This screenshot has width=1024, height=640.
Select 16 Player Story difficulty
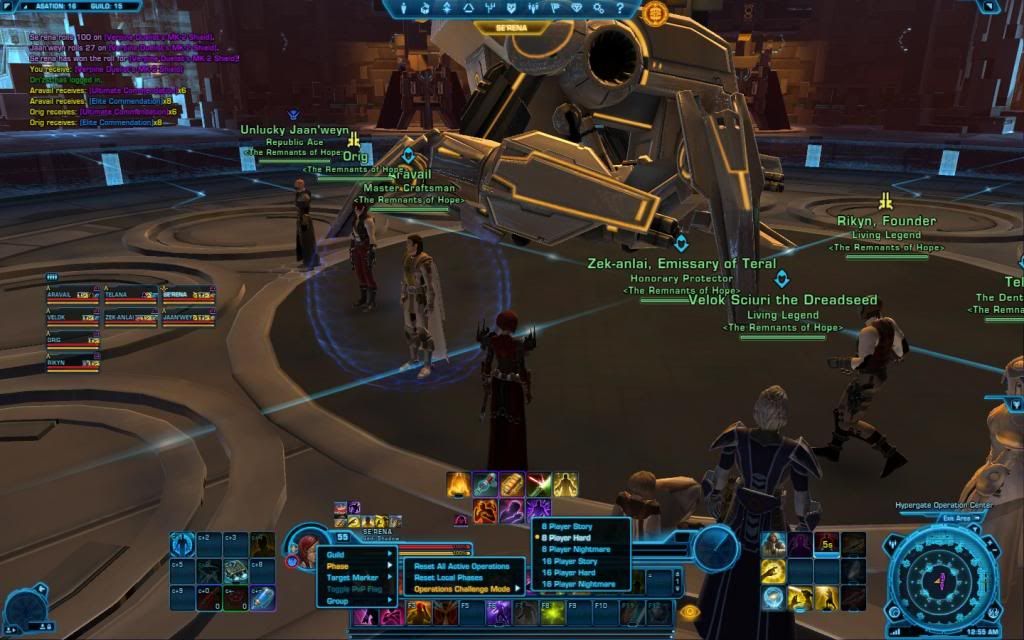tap(570, 561)
